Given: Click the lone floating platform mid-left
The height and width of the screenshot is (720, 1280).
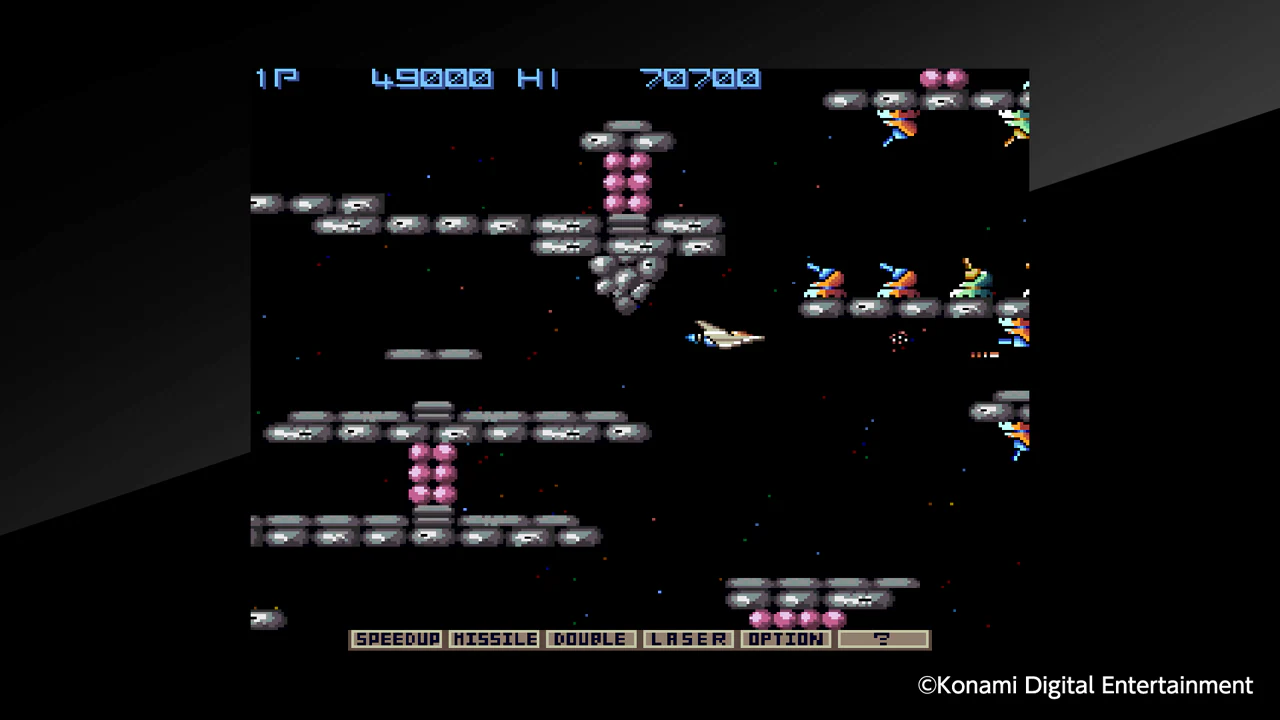Looking at the screenshot, I should tap(432, 353).
